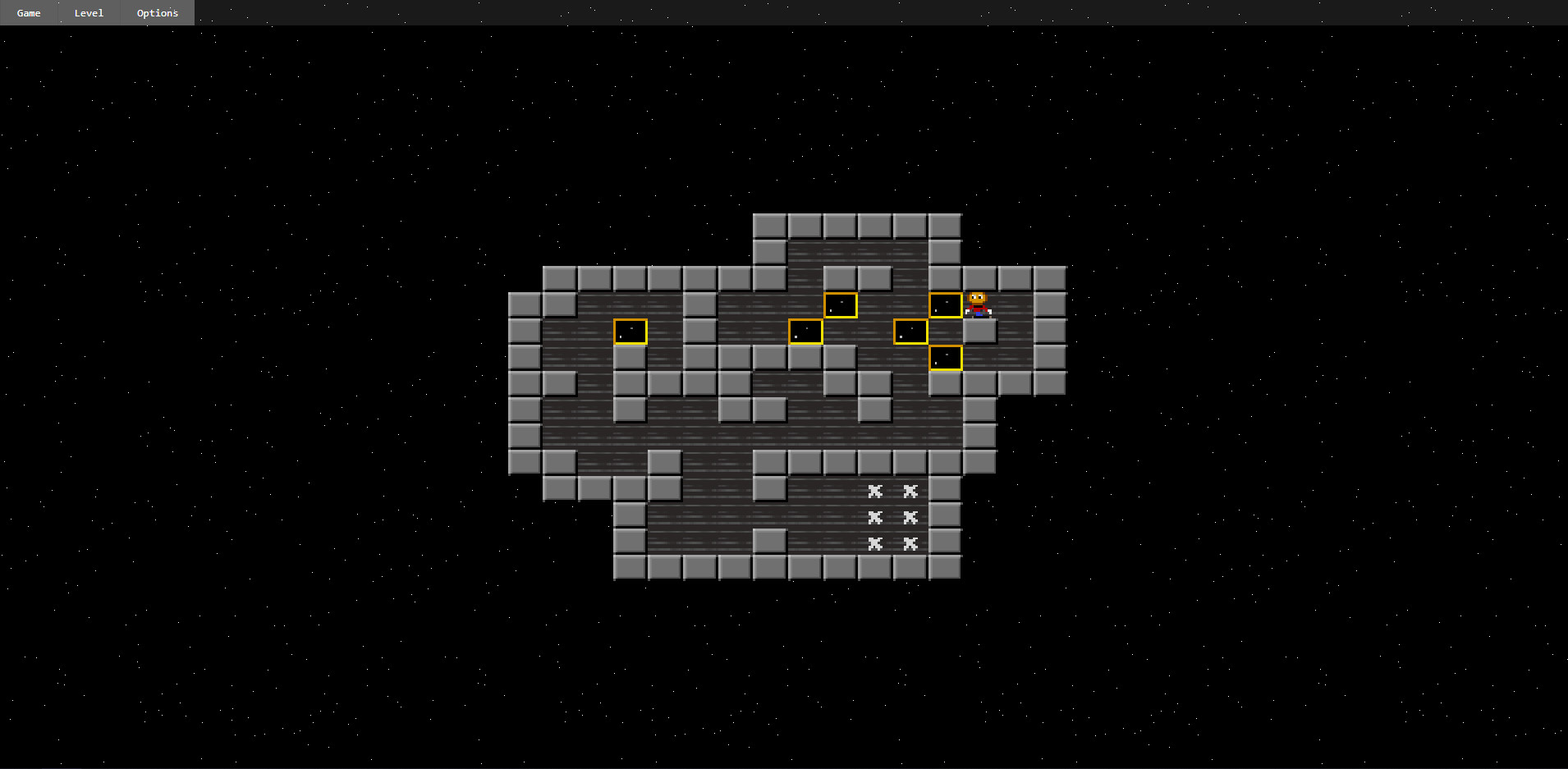
Task: Click the lowest yellow-framed crate
Action: 945,358
